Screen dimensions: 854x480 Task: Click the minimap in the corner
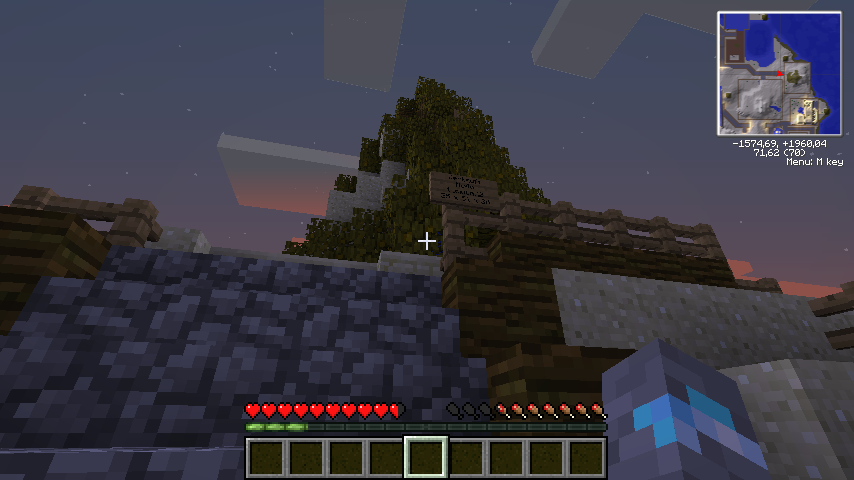[779, 73]
